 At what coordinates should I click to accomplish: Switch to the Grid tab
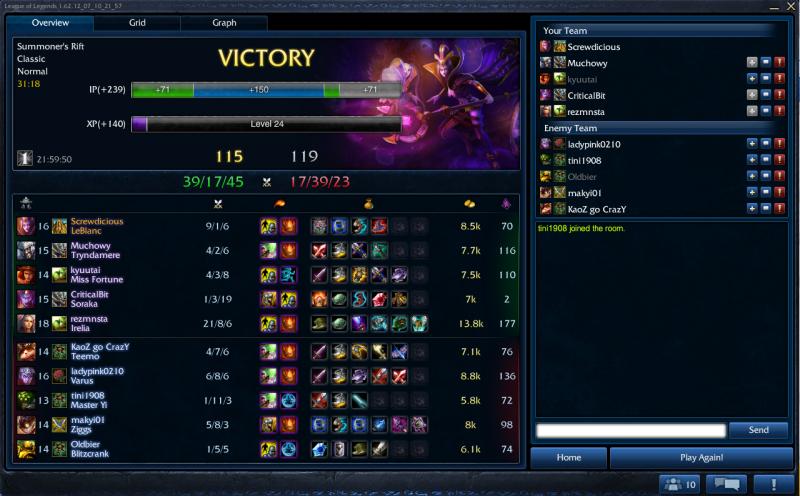pyautogui.click(x=137, y=23)
